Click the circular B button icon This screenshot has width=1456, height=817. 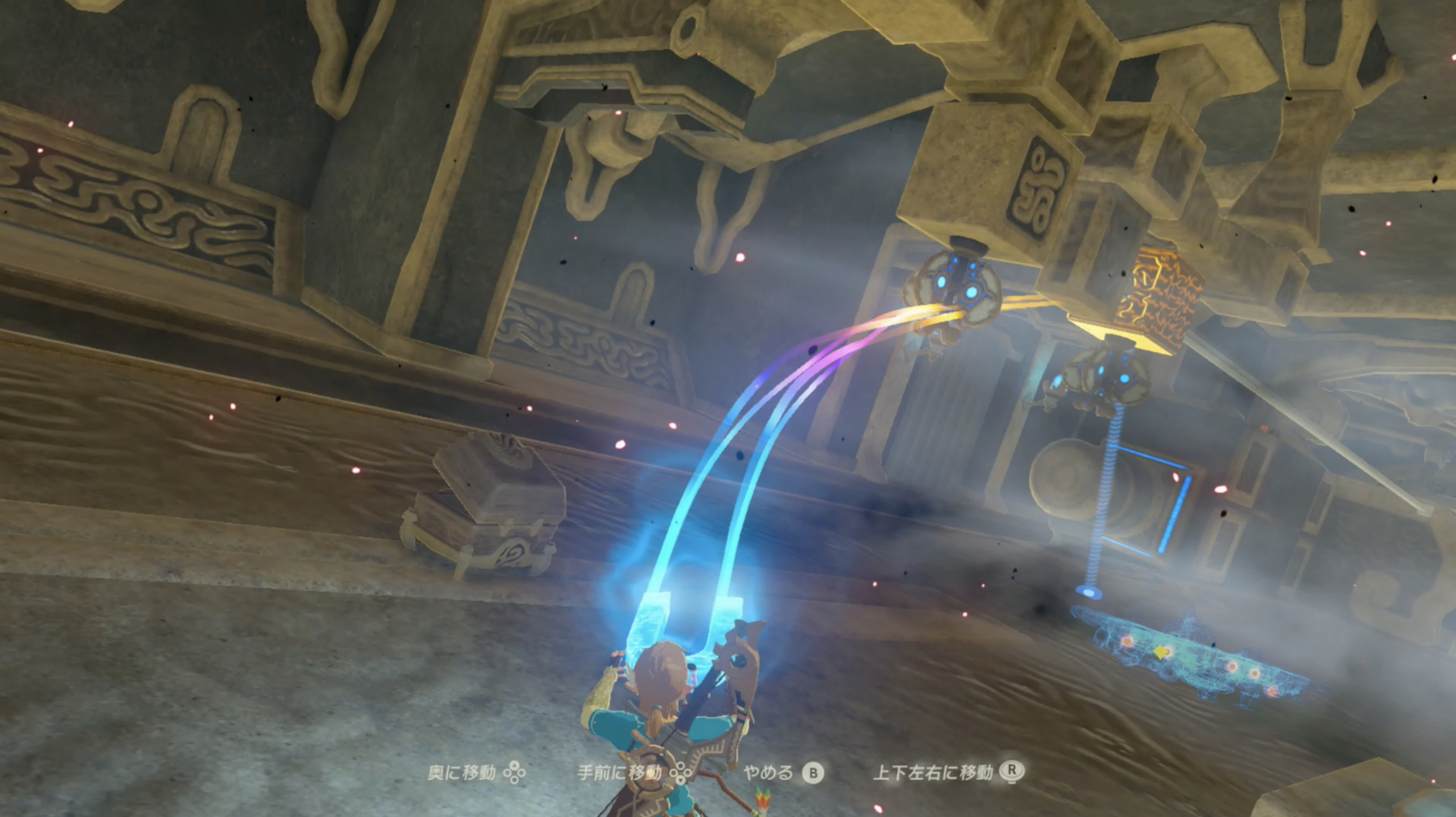click(812, 774)
